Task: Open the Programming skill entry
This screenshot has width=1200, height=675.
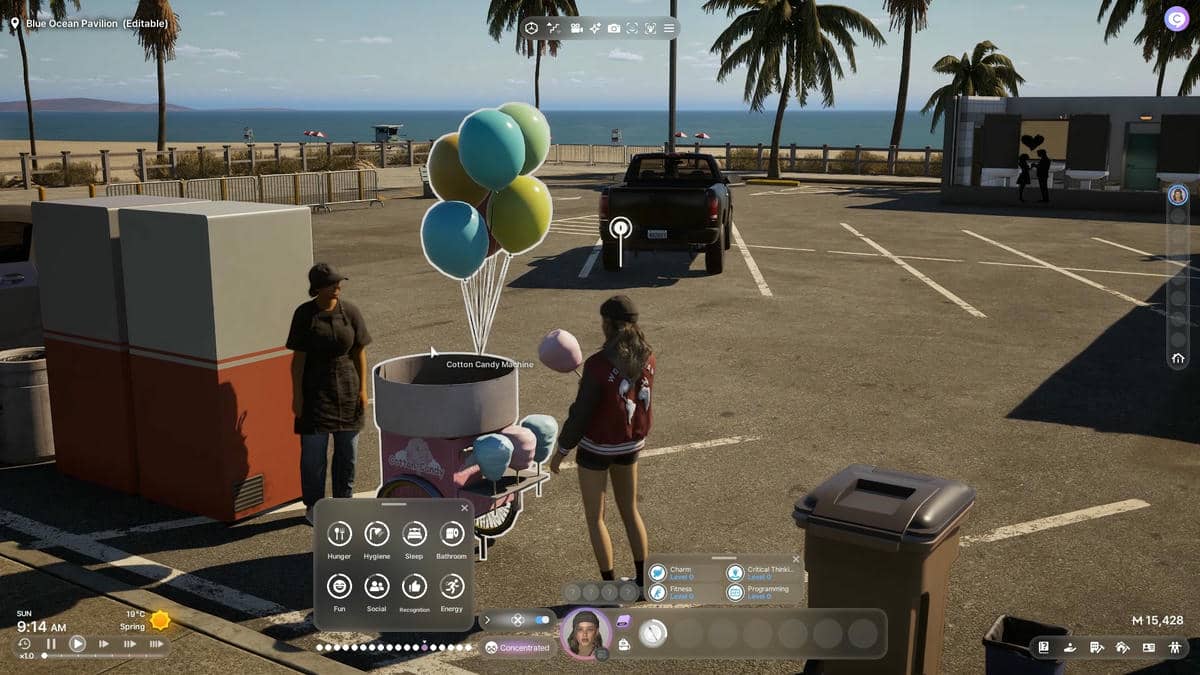Action: click(x=735, y=592)
